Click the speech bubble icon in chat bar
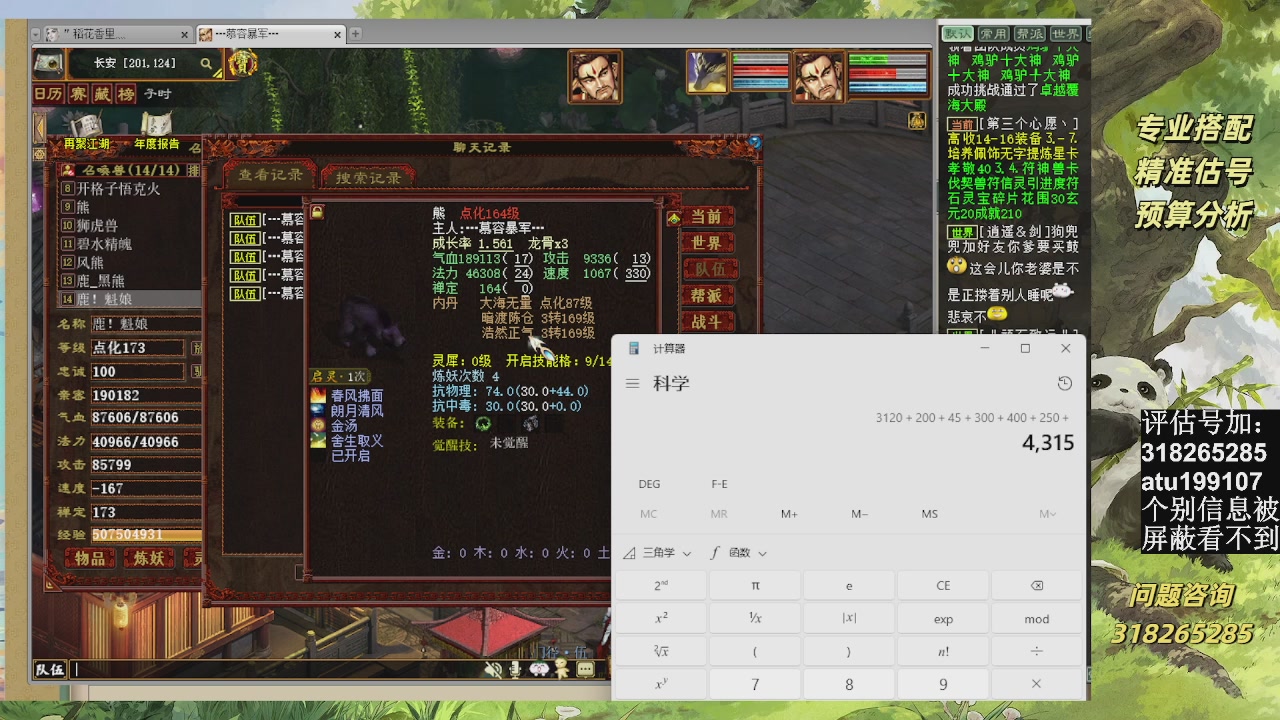1280x720 pixels. (585, 668)
